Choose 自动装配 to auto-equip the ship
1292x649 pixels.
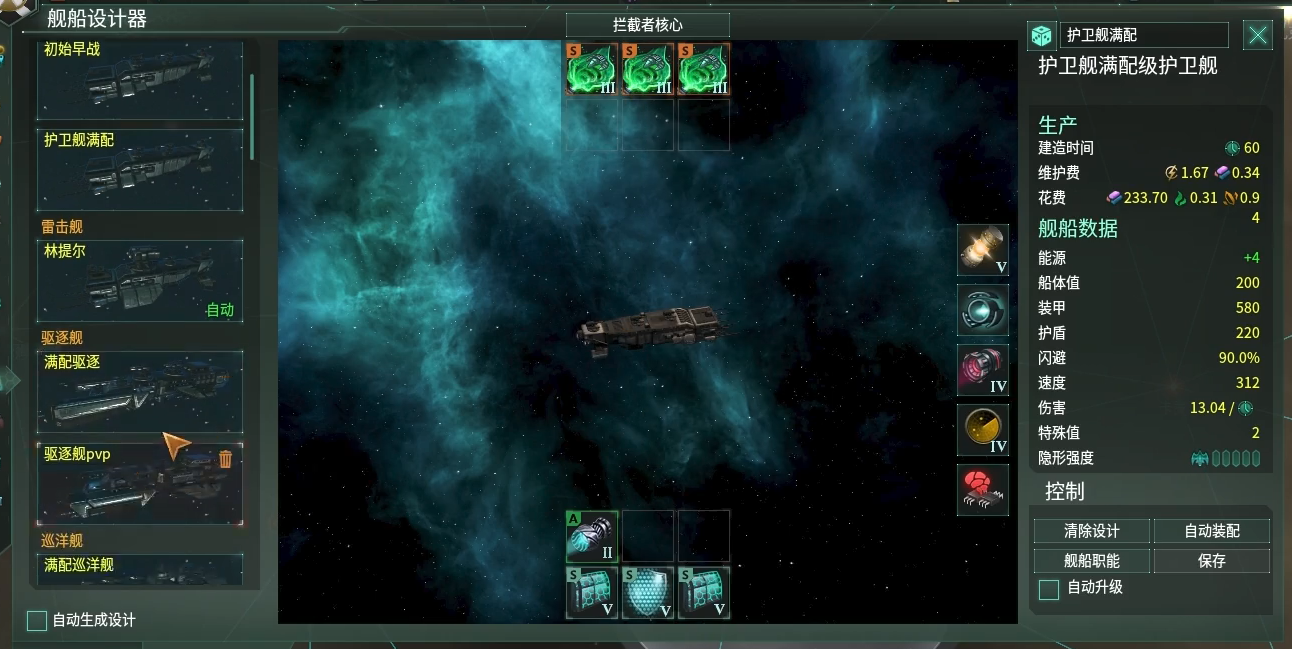coord(1211,531)
